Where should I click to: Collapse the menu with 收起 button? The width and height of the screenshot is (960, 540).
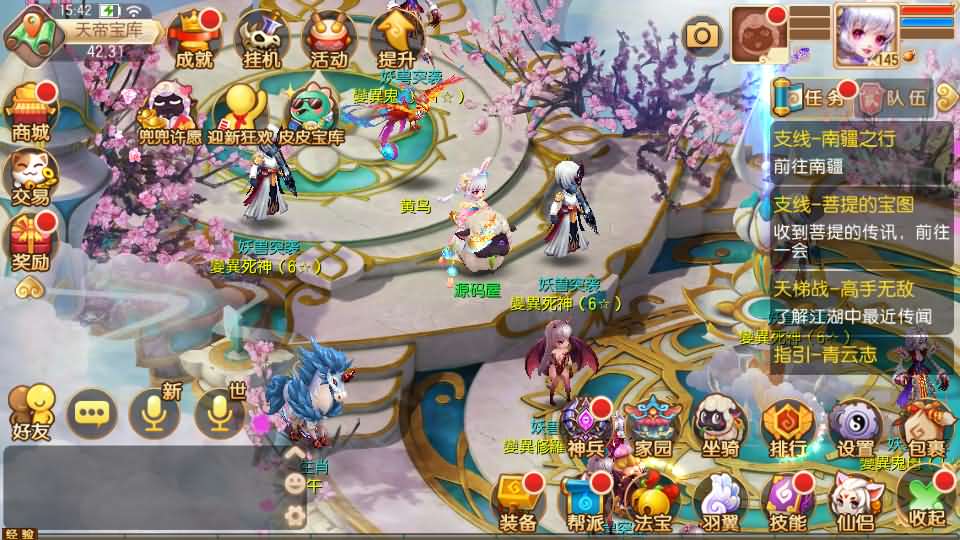926,498
